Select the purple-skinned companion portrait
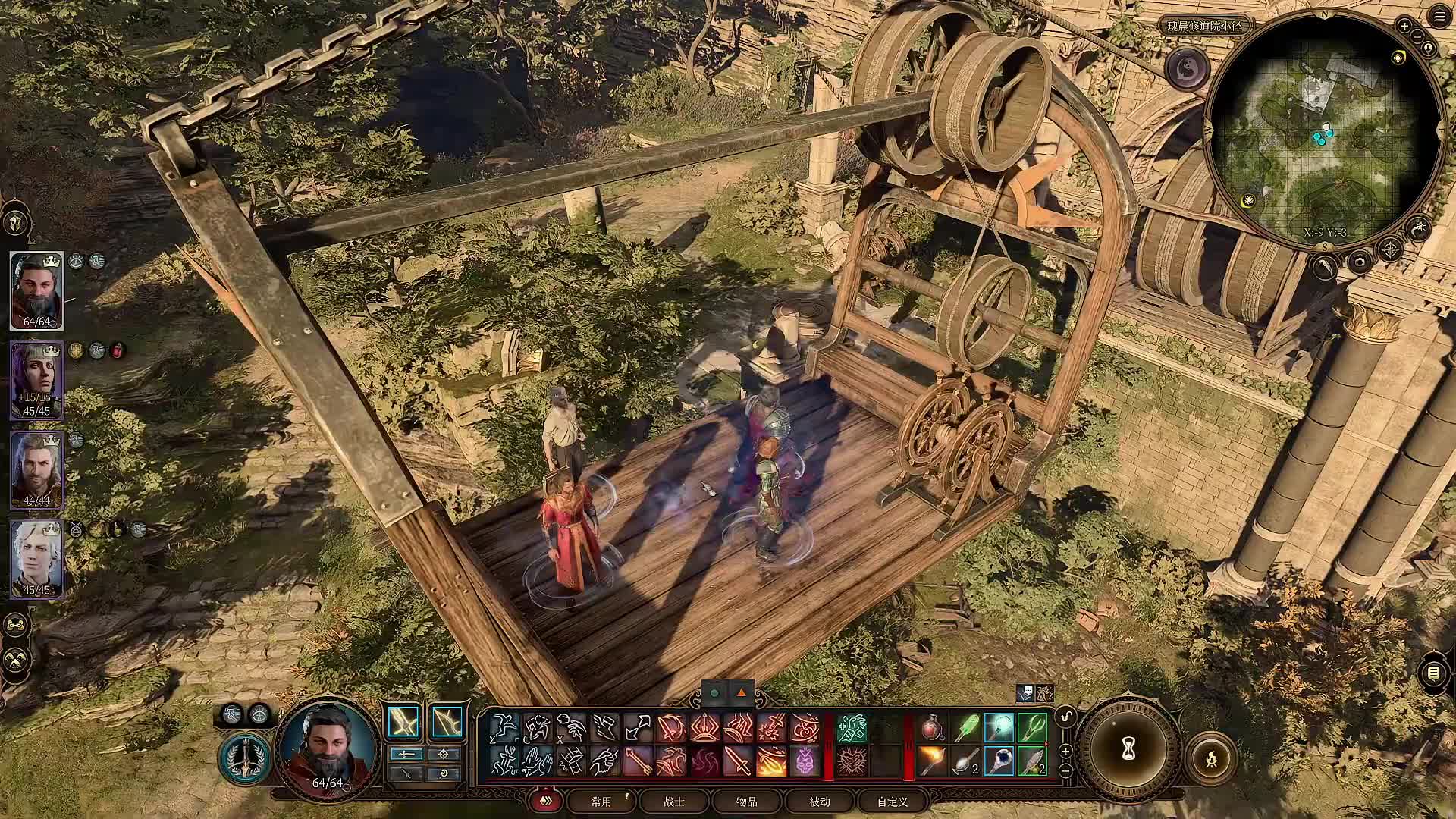The width and height of the screenshot is (1456, 819). [36, 380]
